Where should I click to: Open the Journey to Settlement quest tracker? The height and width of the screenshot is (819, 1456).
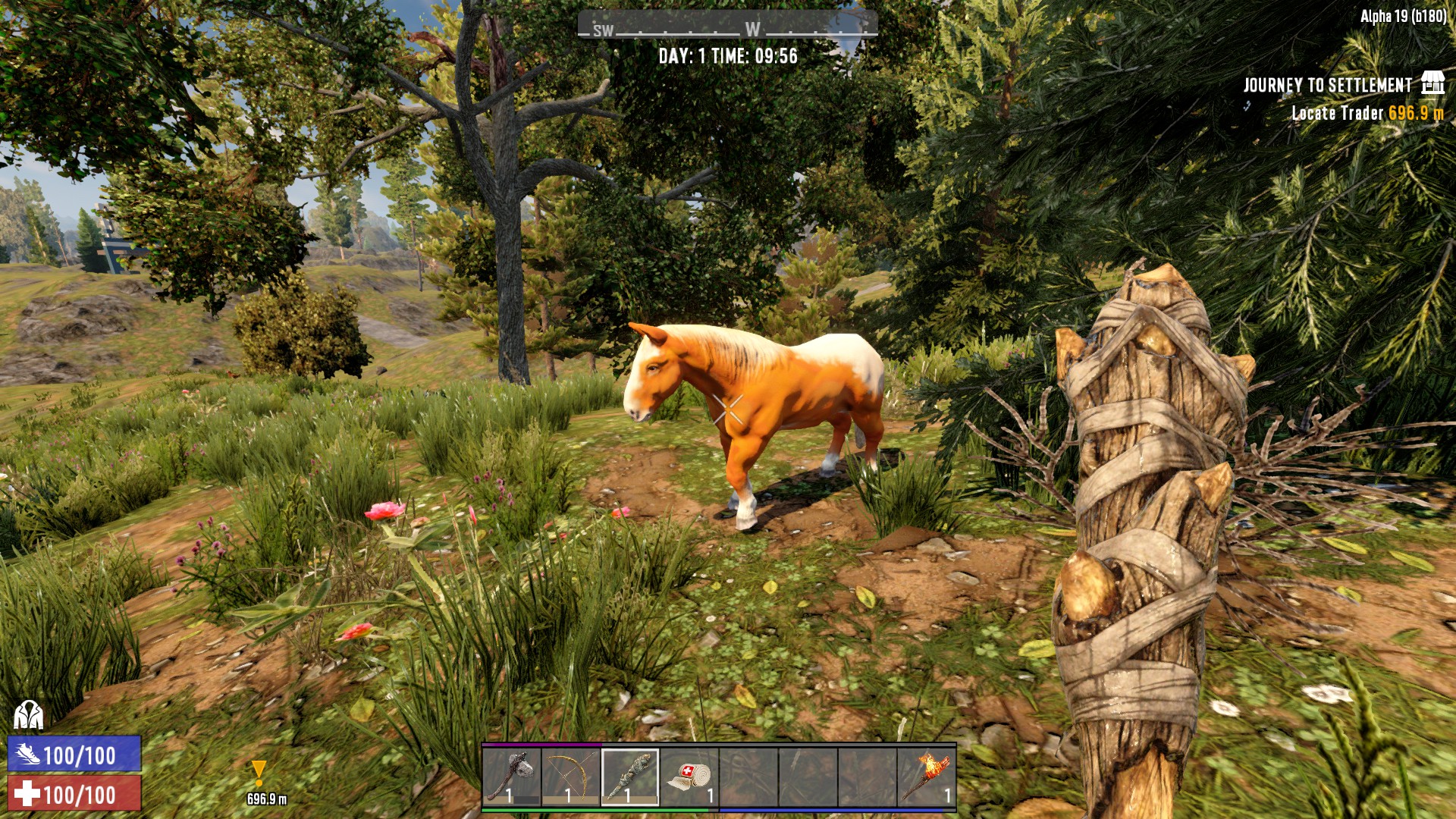1327,85
